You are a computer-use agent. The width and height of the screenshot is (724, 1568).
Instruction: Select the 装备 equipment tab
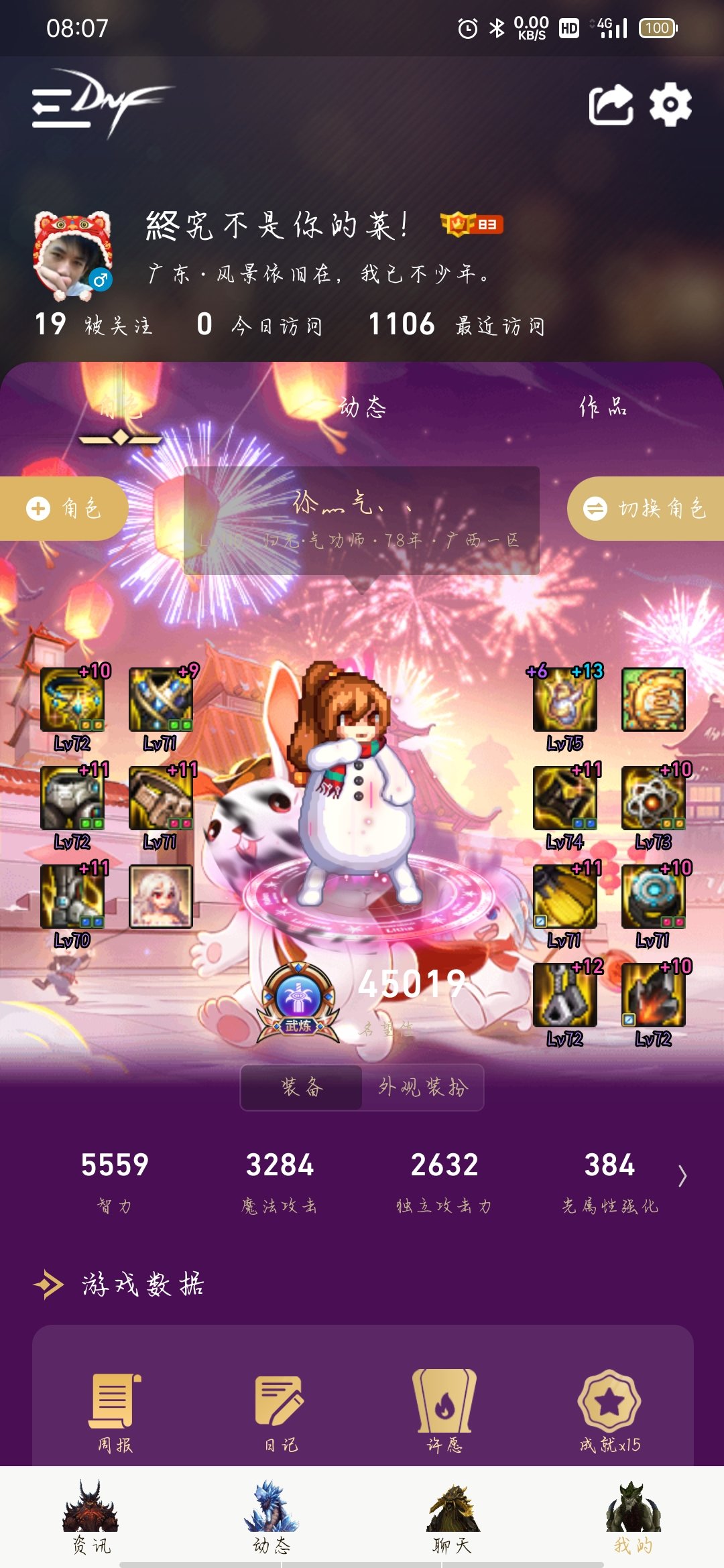(302, 1087)
